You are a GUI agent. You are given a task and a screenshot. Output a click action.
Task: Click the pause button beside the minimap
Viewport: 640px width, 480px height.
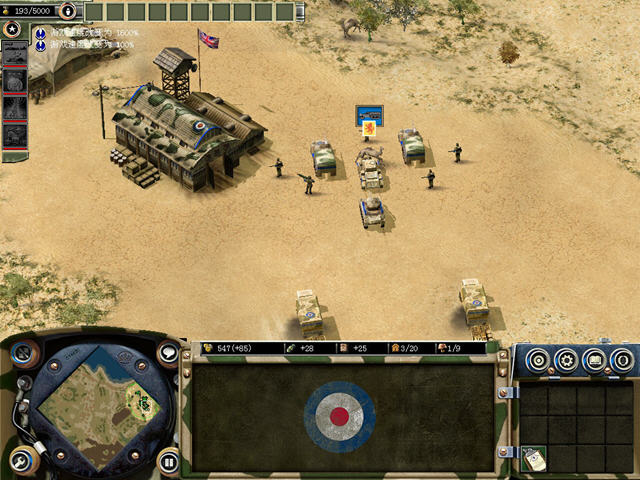pos(168,461)
